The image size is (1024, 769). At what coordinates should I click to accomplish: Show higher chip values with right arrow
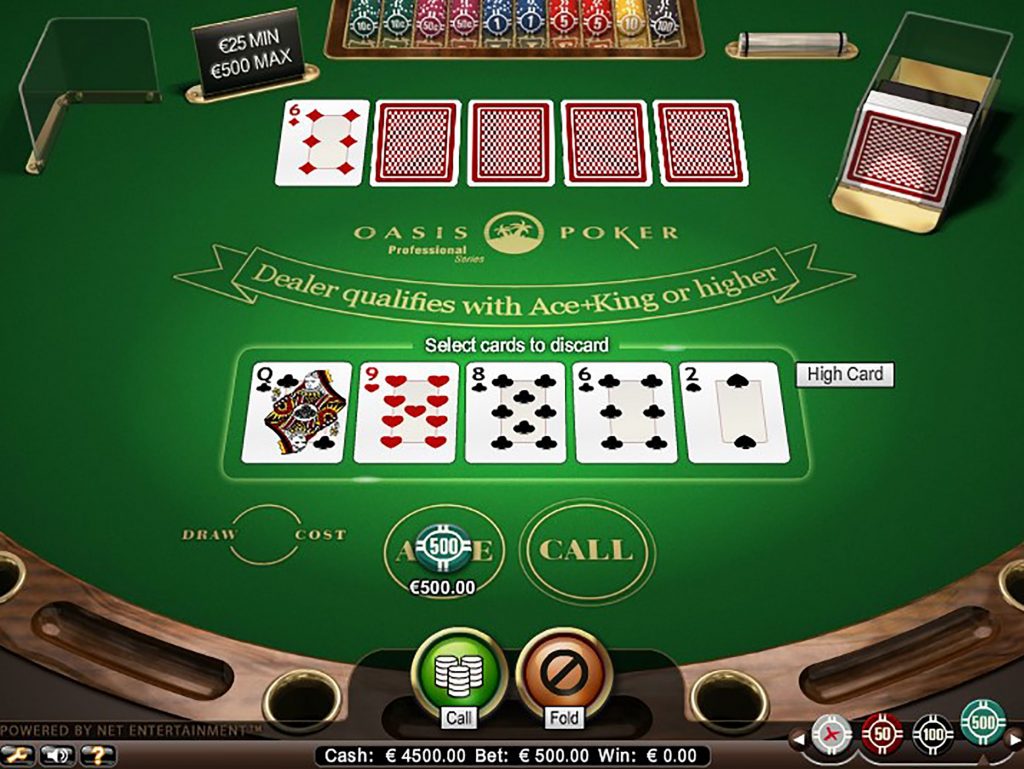1015,741
